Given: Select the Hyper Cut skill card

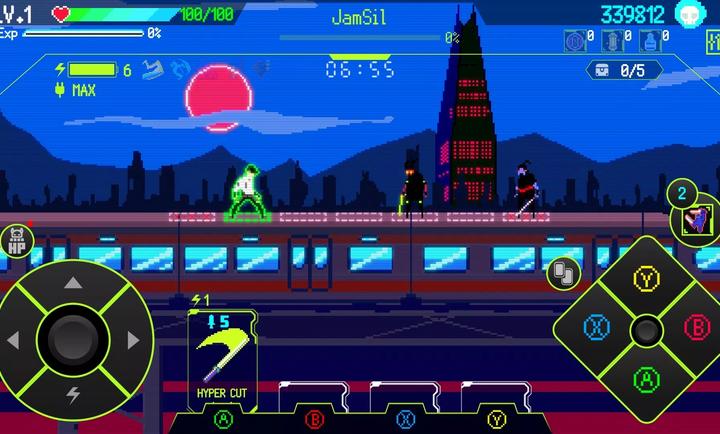Looking at the screenshot, I should click(221, 359).
